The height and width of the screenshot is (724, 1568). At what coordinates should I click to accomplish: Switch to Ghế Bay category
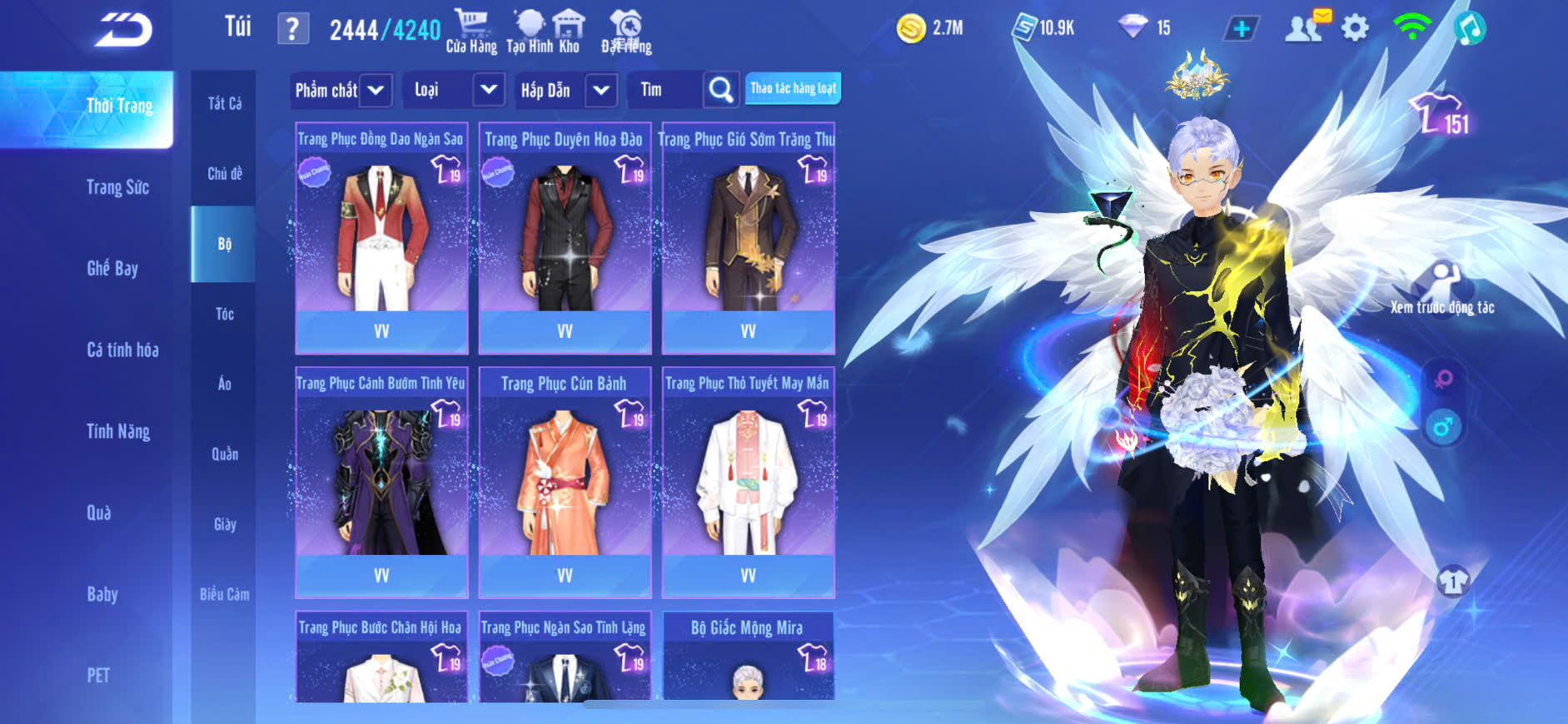point(112,268)
